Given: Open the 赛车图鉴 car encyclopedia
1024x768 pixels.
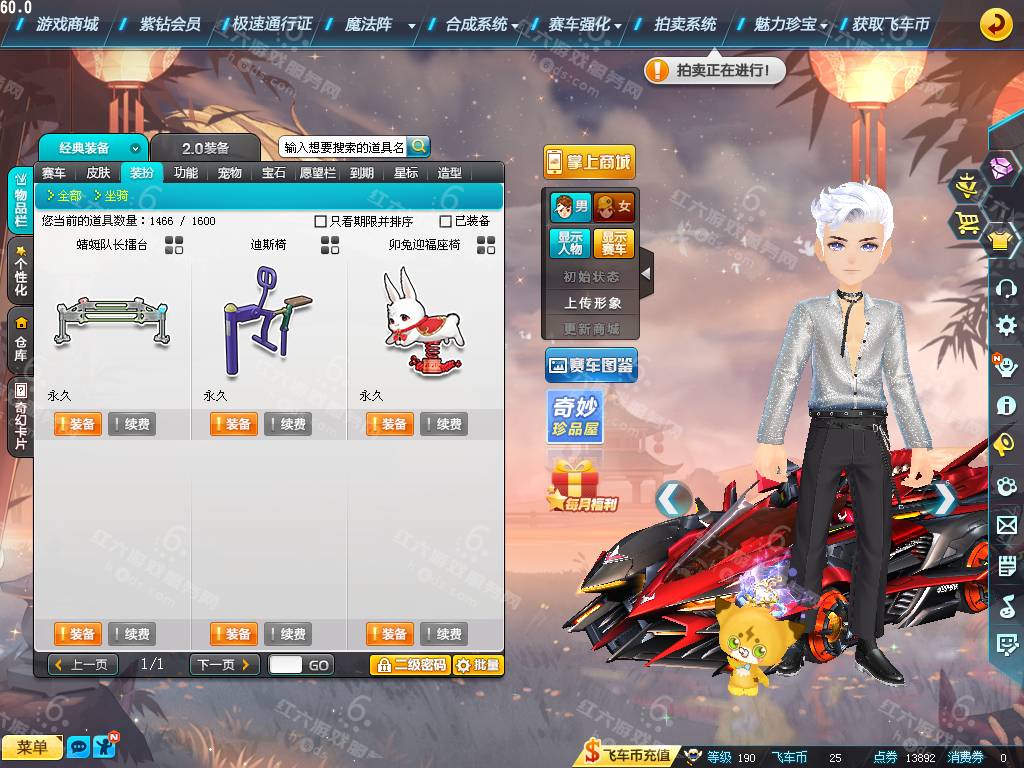Looking at the screenshot, I should pyautogui.click(x=591, y=366).
